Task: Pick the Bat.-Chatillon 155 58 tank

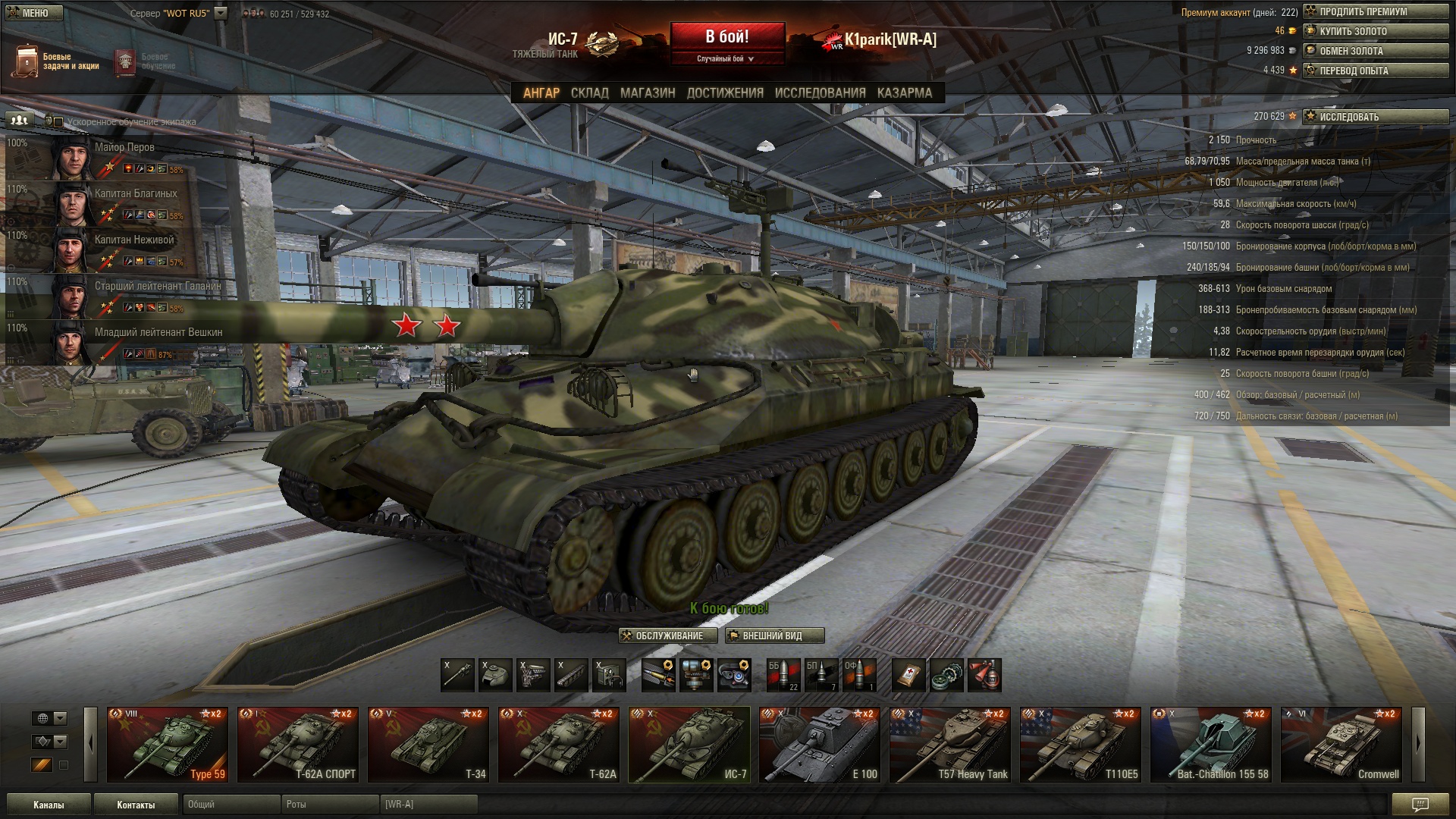Action: pyautogui.click(x=1211, y=744)
